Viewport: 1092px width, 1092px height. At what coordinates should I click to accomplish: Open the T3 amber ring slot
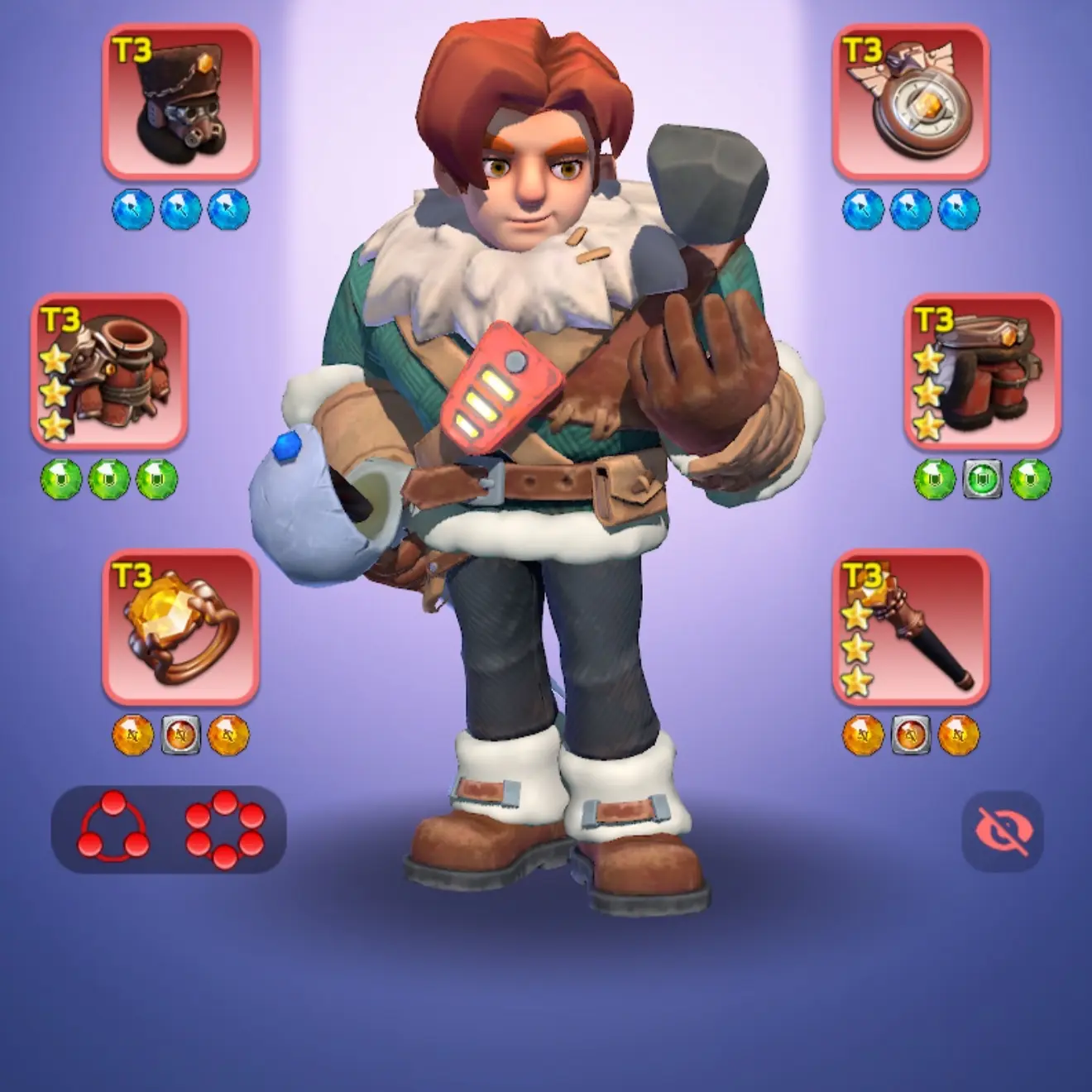tap(180, 627)
